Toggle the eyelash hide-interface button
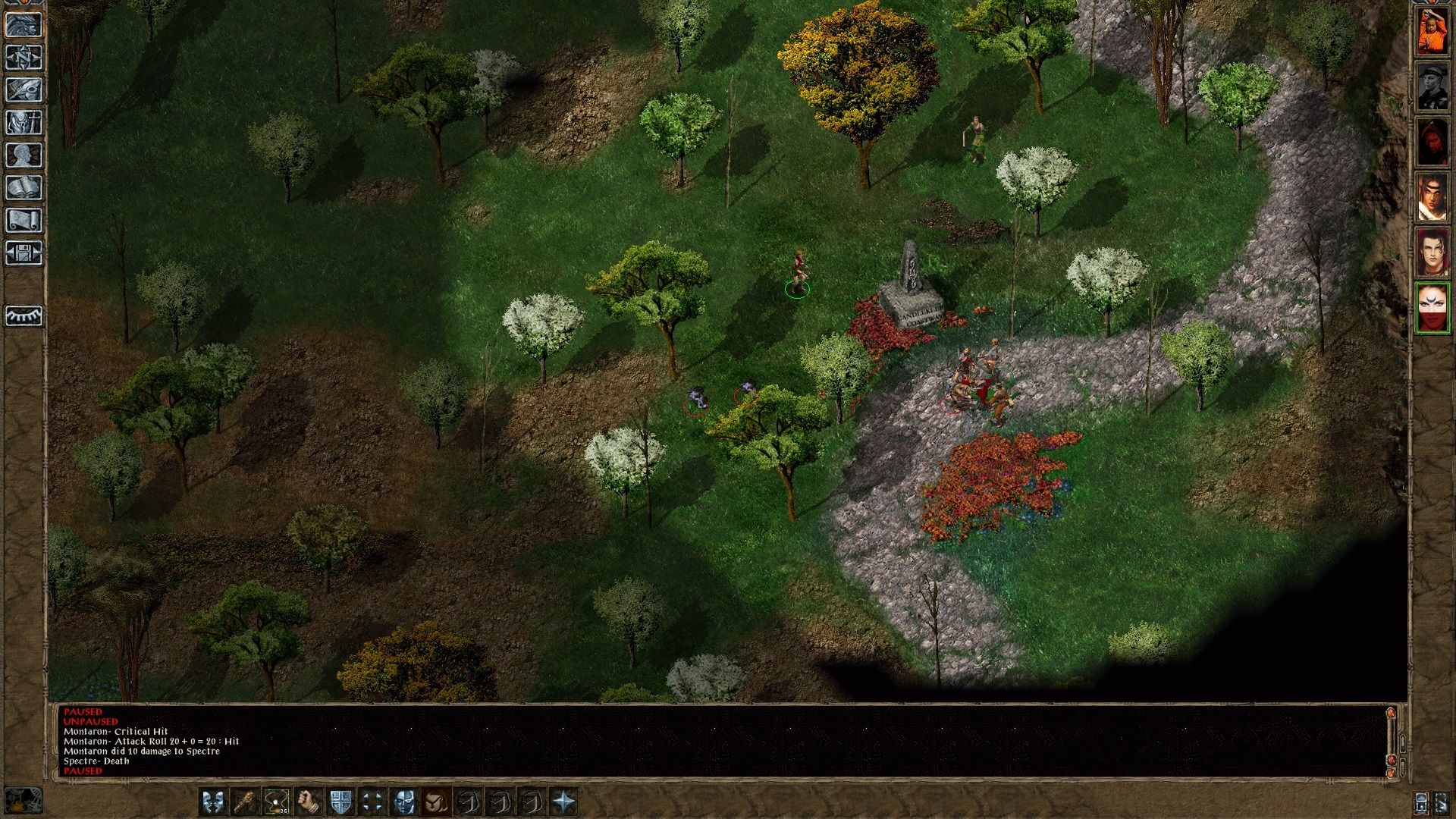Screen dimensions: 1456x819 (x=24, y=315)
